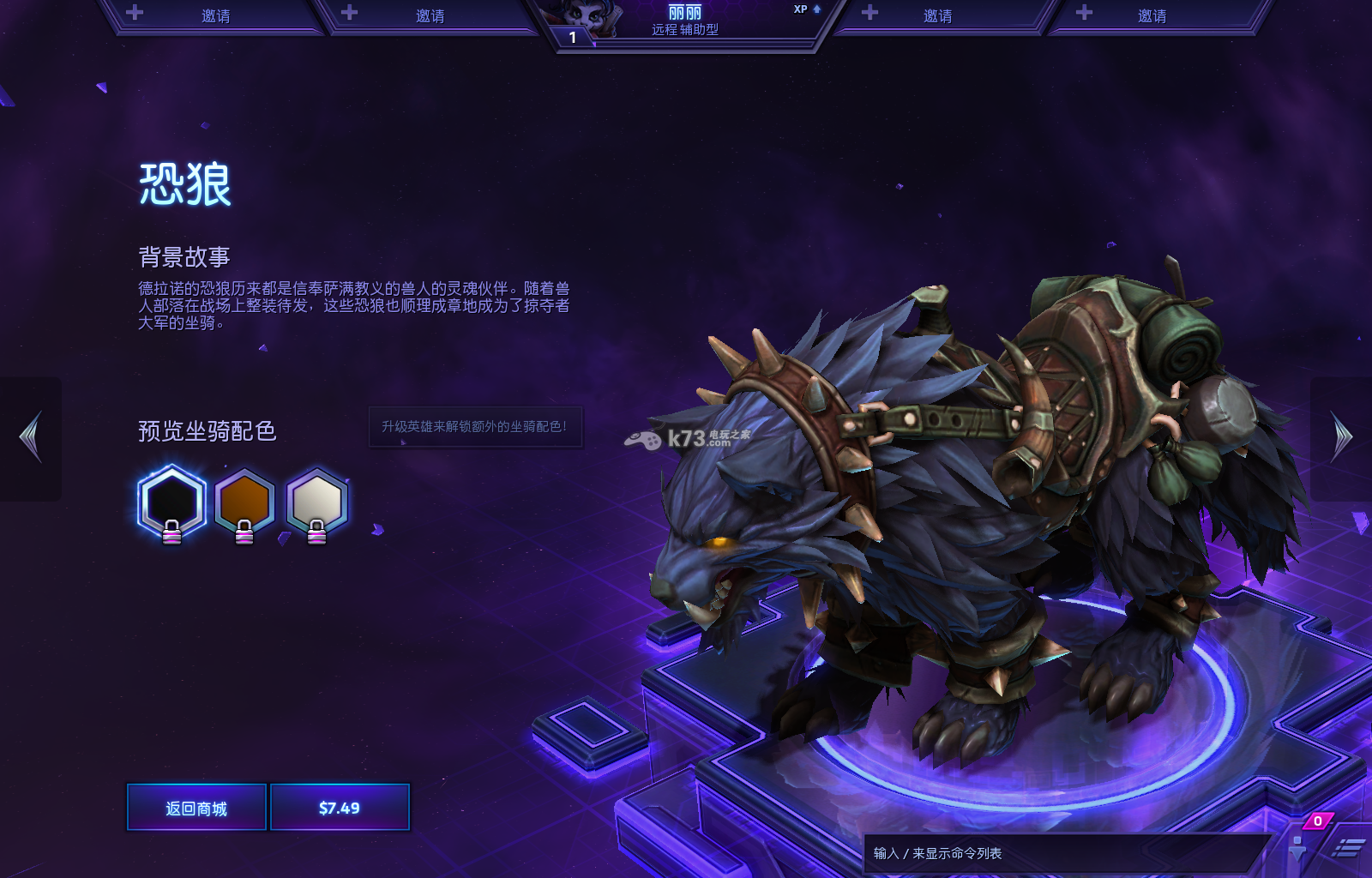1372x878 pixels.
Task: Preview the brown mount color variant
Action: (x=244, y=502)
